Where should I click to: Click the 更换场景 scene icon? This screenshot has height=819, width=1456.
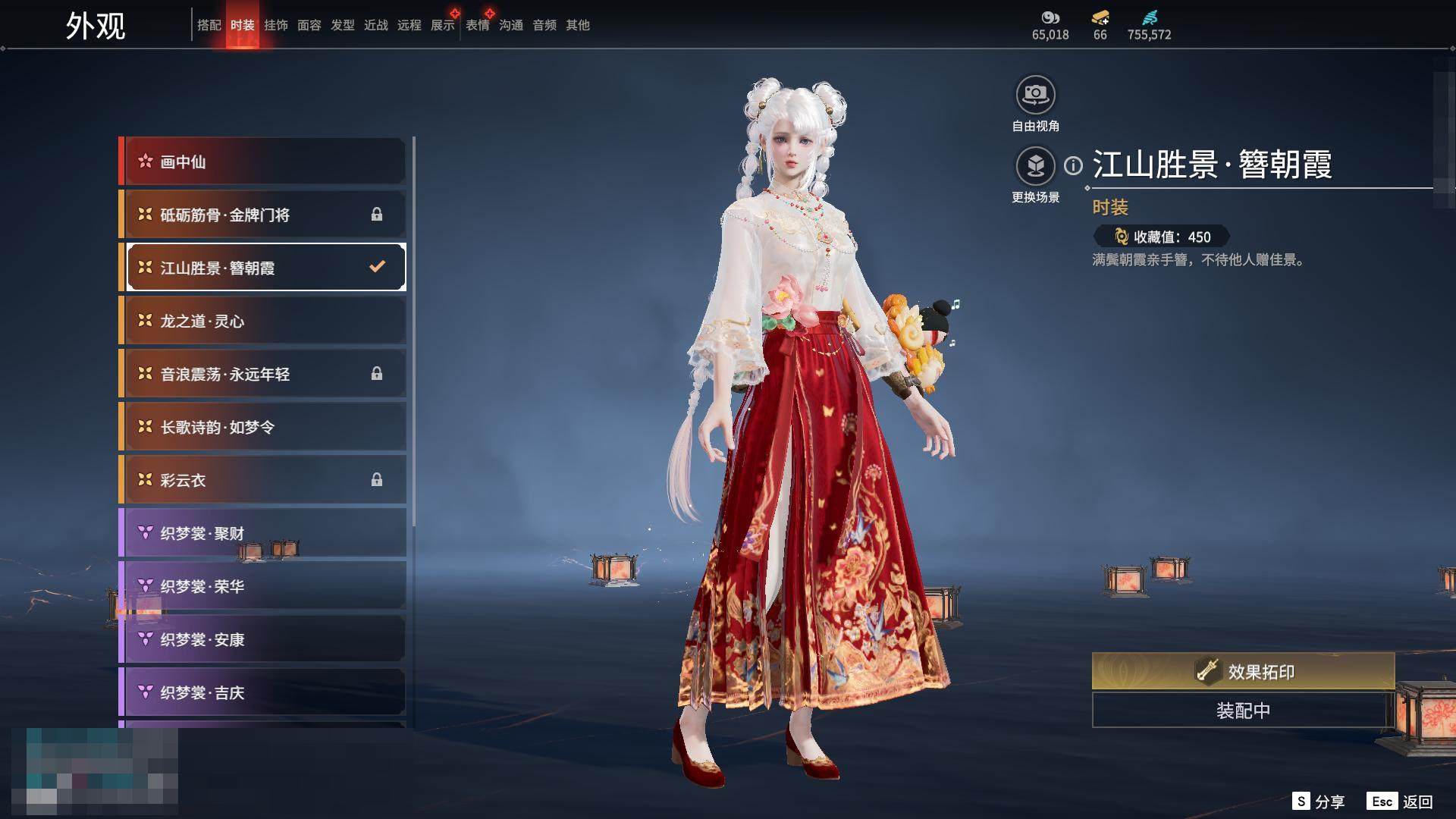pyautogui.click(x=1035, y=166)
